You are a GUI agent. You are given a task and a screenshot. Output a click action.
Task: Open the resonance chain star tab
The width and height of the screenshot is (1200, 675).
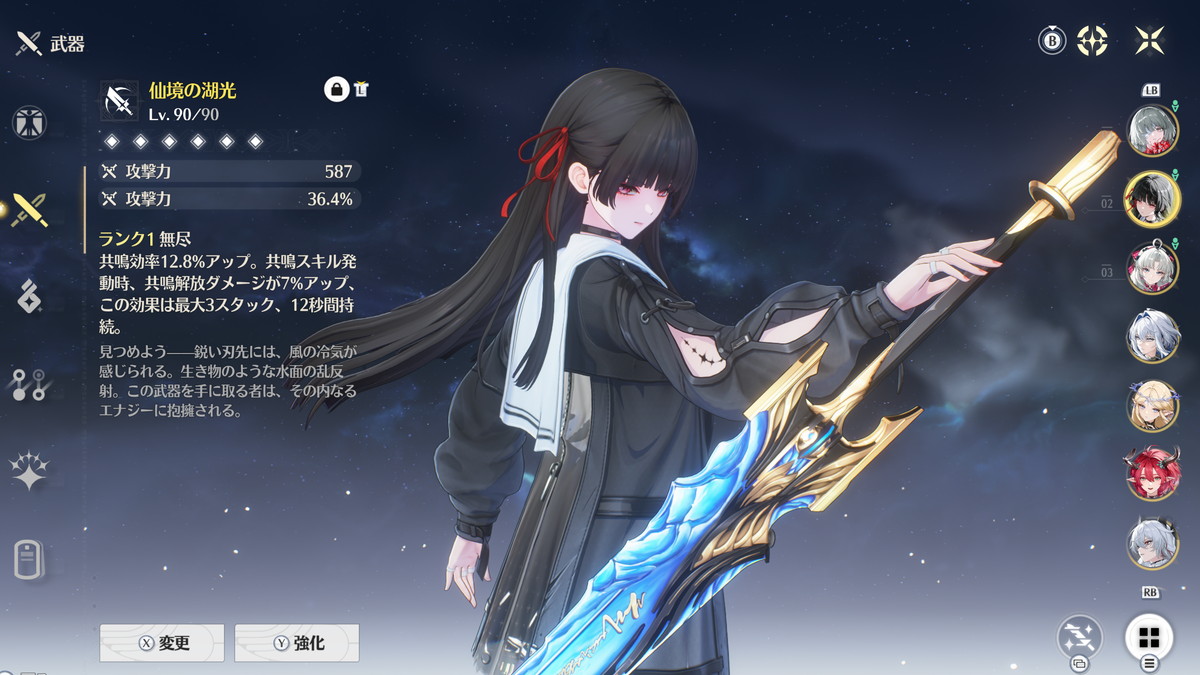pyautogui.click(x=29, y=471)
